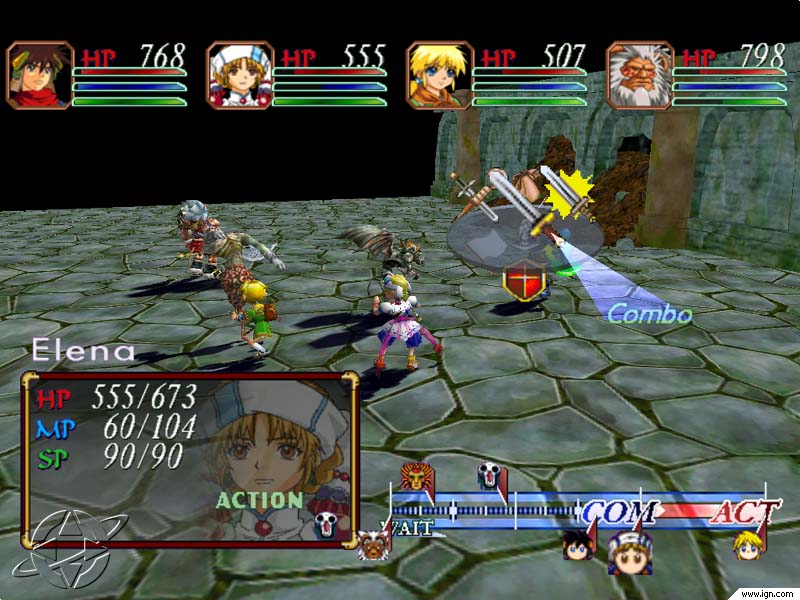Open Elena's status panel

pos(189,458)
